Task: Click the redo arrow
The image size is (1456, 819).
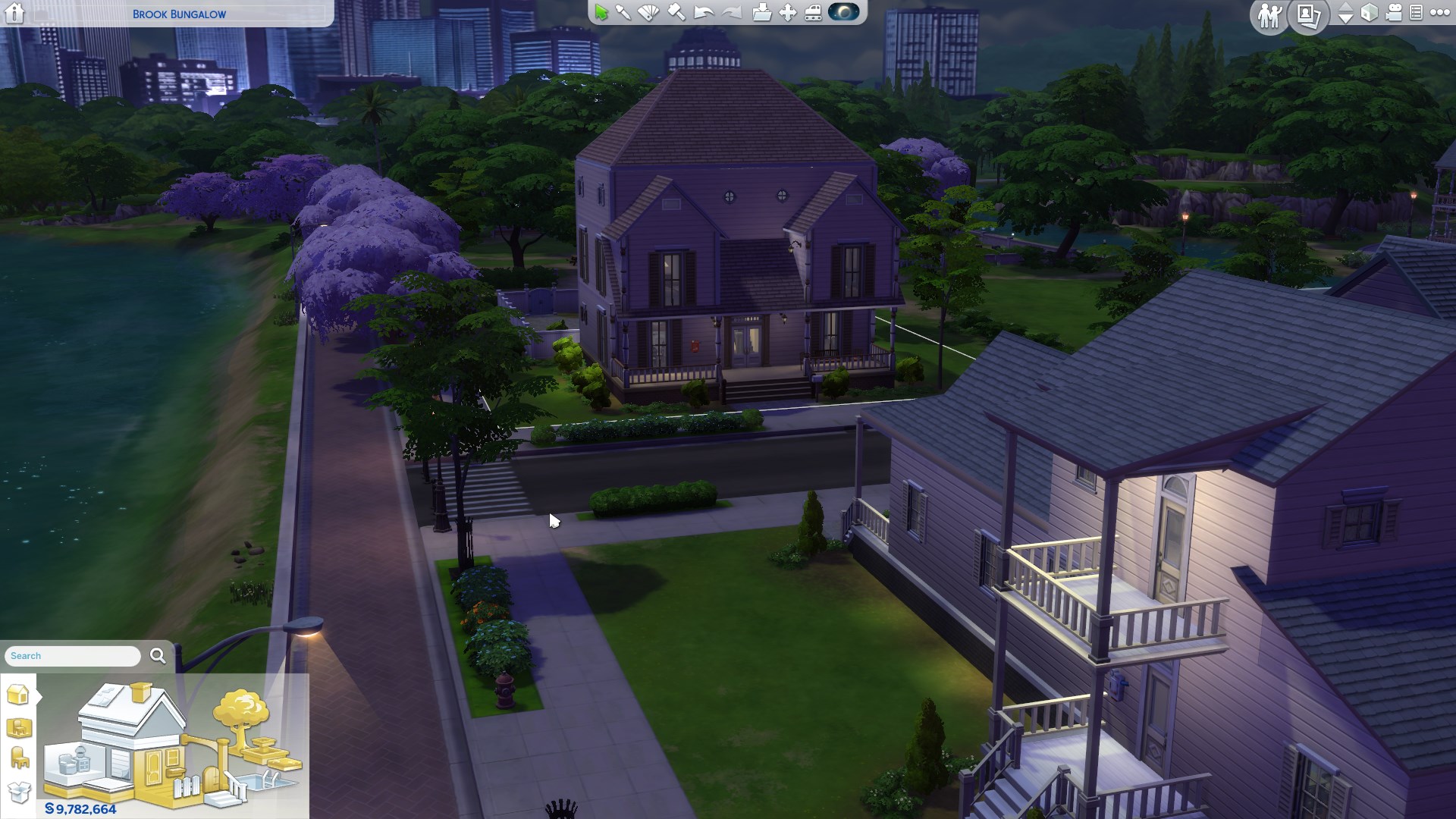Action: [731, 13]
